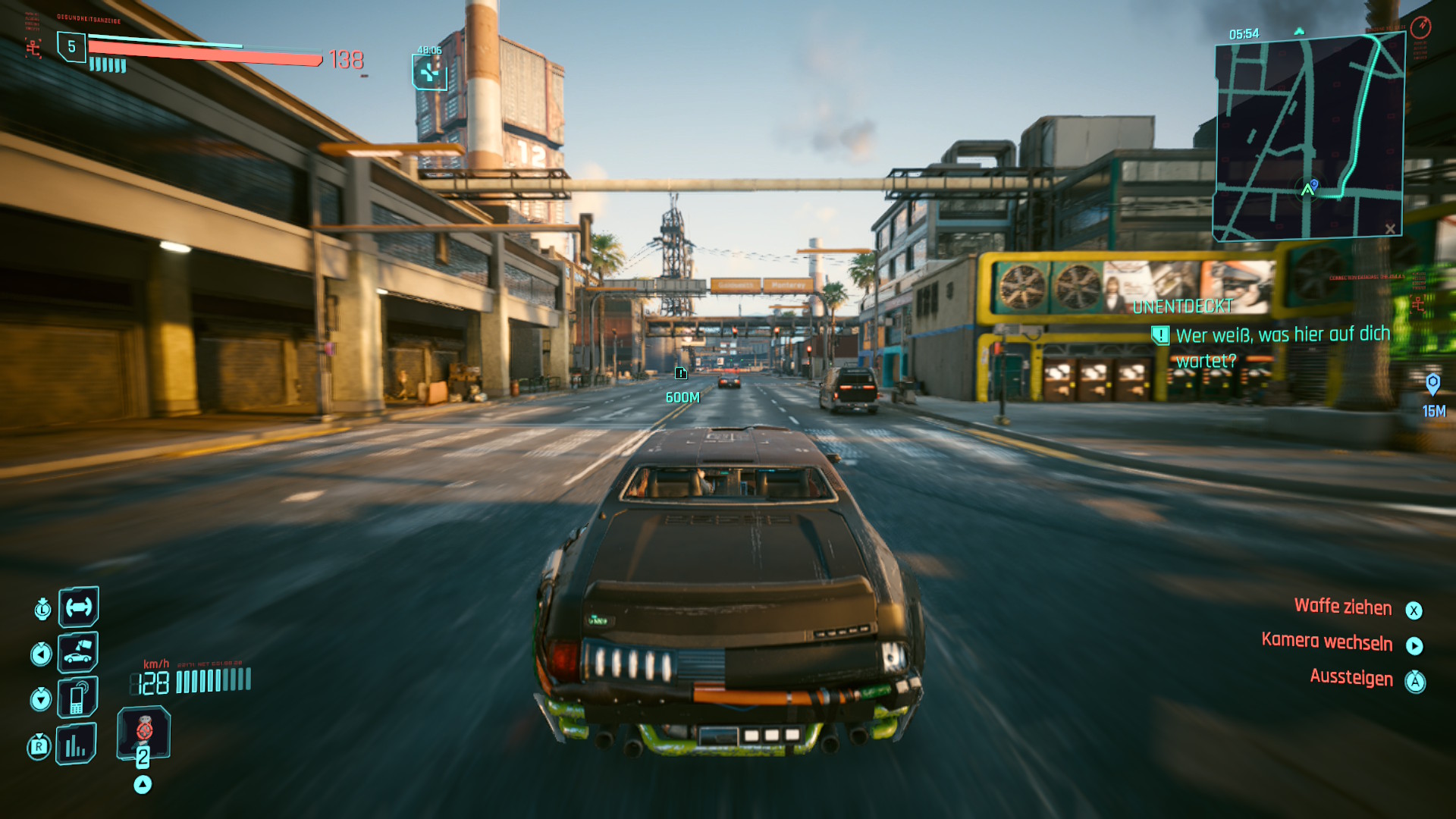This screenshot has width=1456, height=819.
Task: Choose the 'Kamera wechseln' action label
Action: tap(1326, 642)
